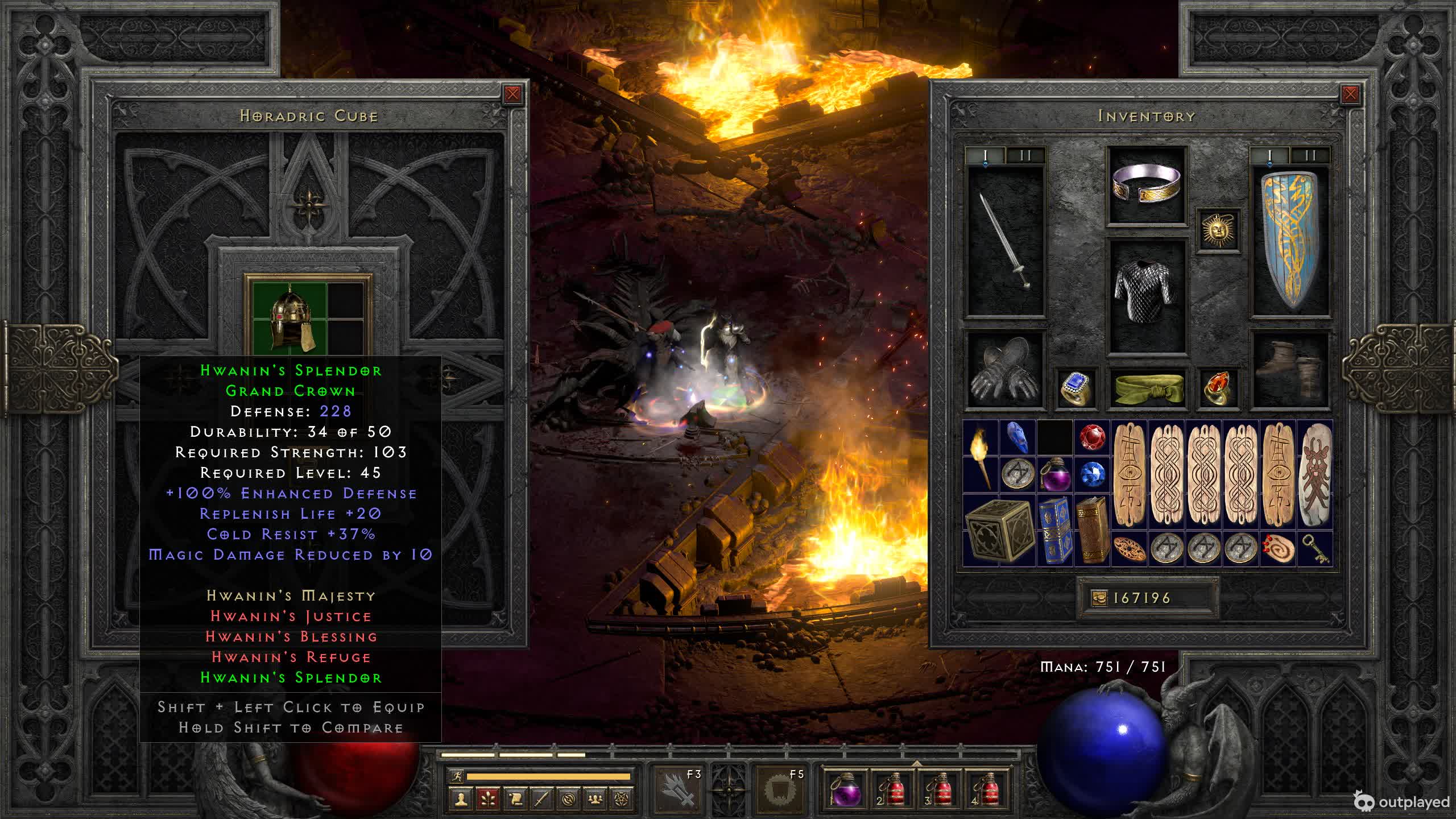Image resolution: width=1456 pixels, height=819 pixels.
Task: Pick up the torch charm in inventory
Action: coord(981,456)
